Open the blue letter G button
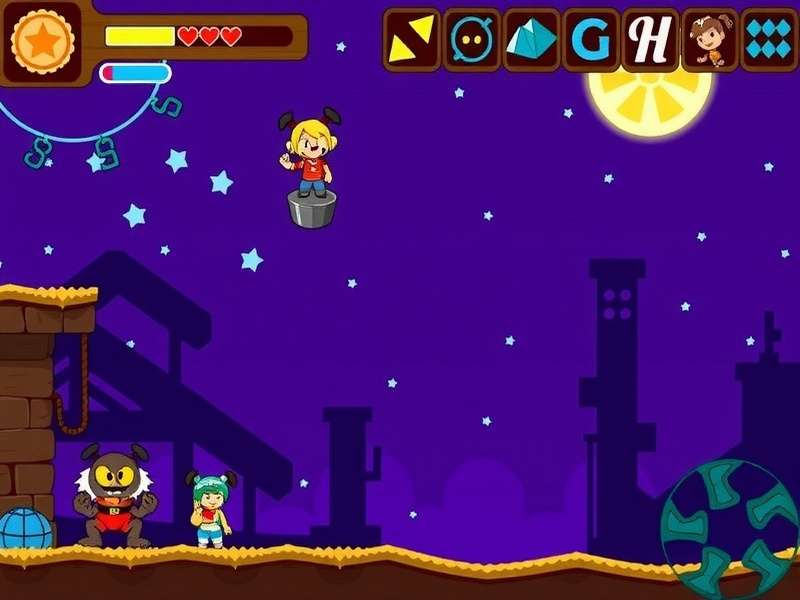The width and height of the screenshot is (800, 600). pos(591,39)
